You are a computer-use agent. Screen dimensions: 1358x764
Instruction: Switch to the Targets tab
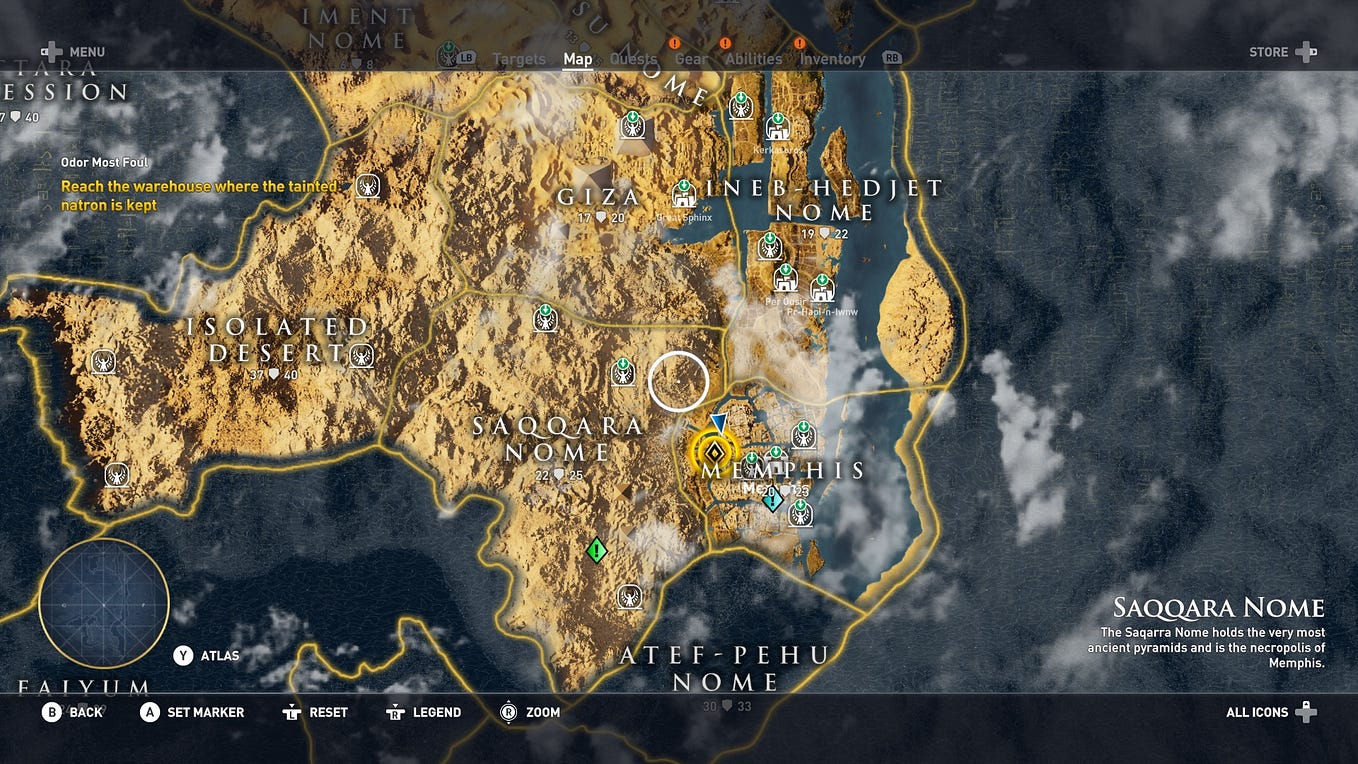(x=519, y=59)
